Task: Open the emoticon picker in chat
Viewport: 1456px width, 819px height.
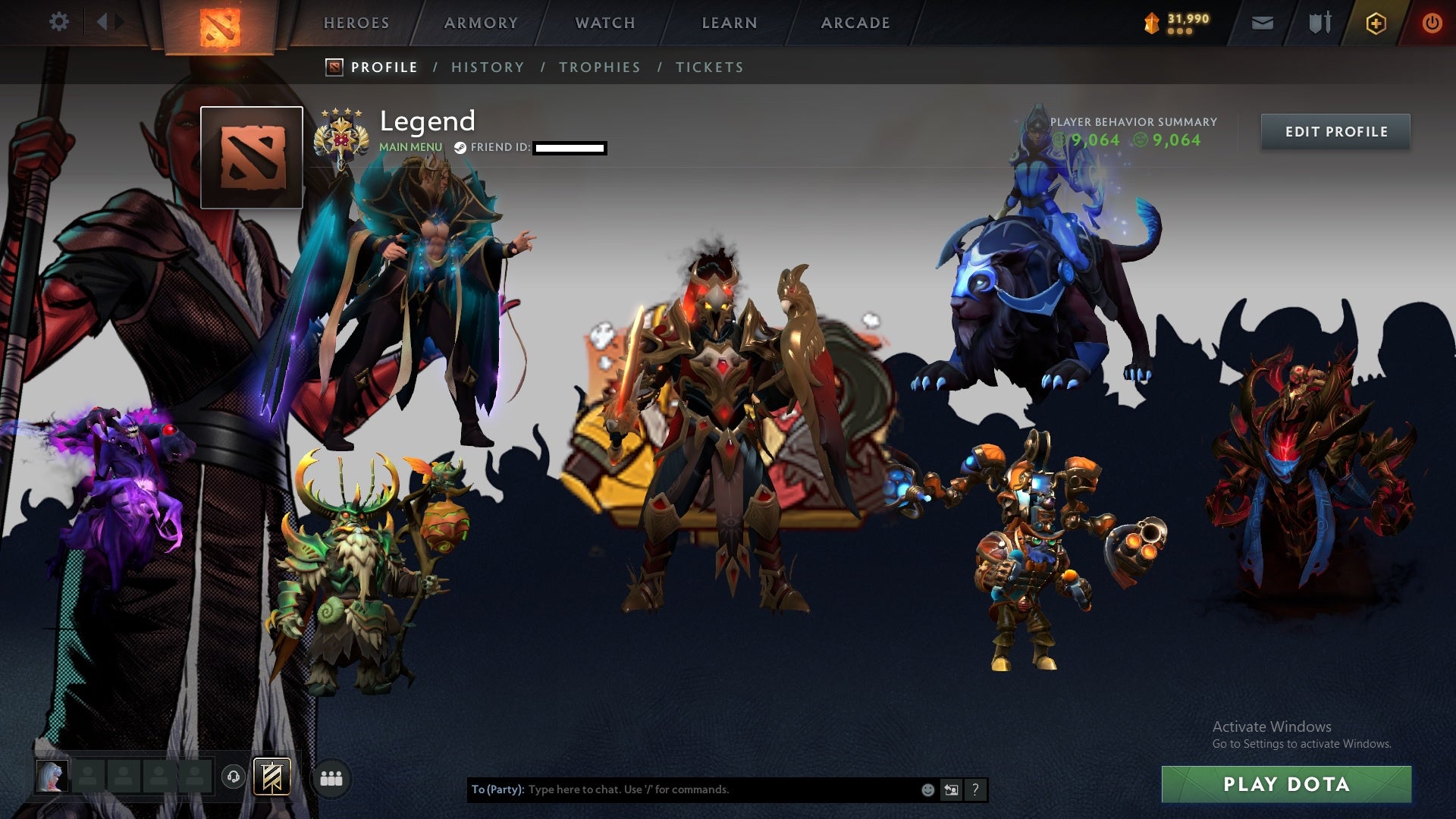Action: pos(927,789)
